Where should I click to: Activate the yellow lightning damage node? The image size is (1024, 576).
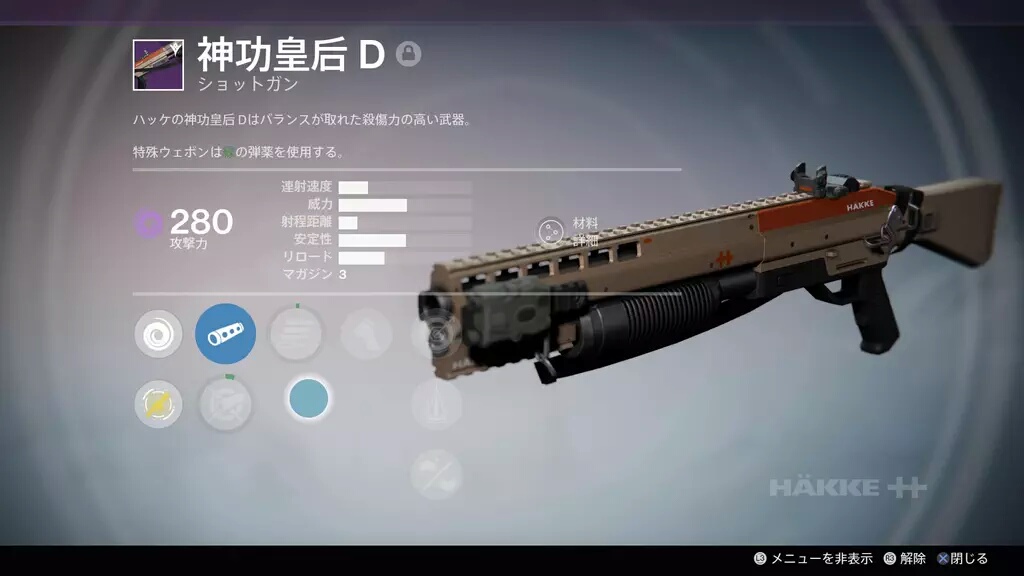pos(158,404)
